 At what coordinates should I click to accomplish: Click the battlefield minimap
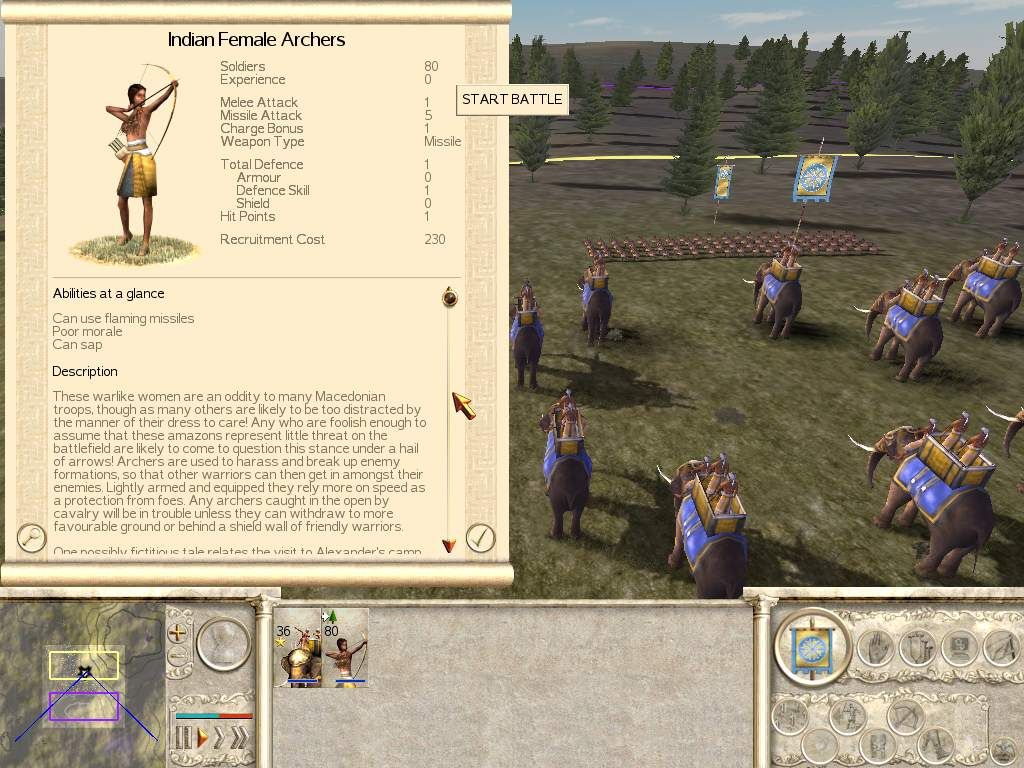coord(82,682)
